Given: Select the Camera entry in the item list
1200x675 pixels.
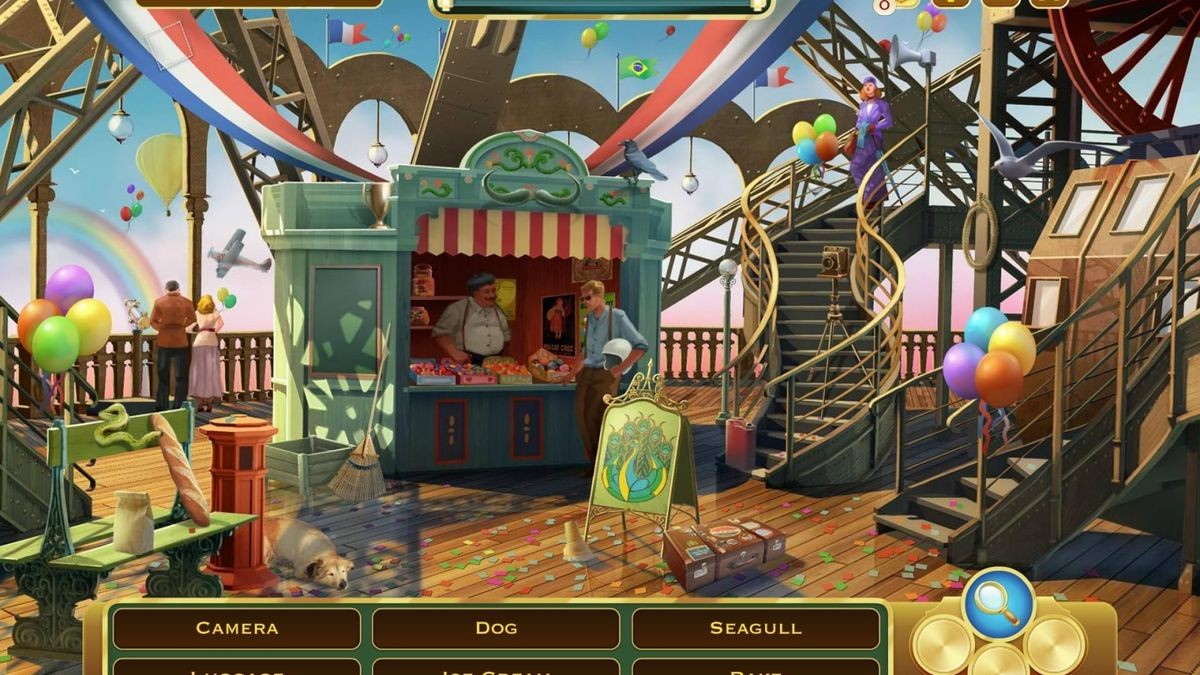Looking at the screenshot, I should click(x=237, y=628).
